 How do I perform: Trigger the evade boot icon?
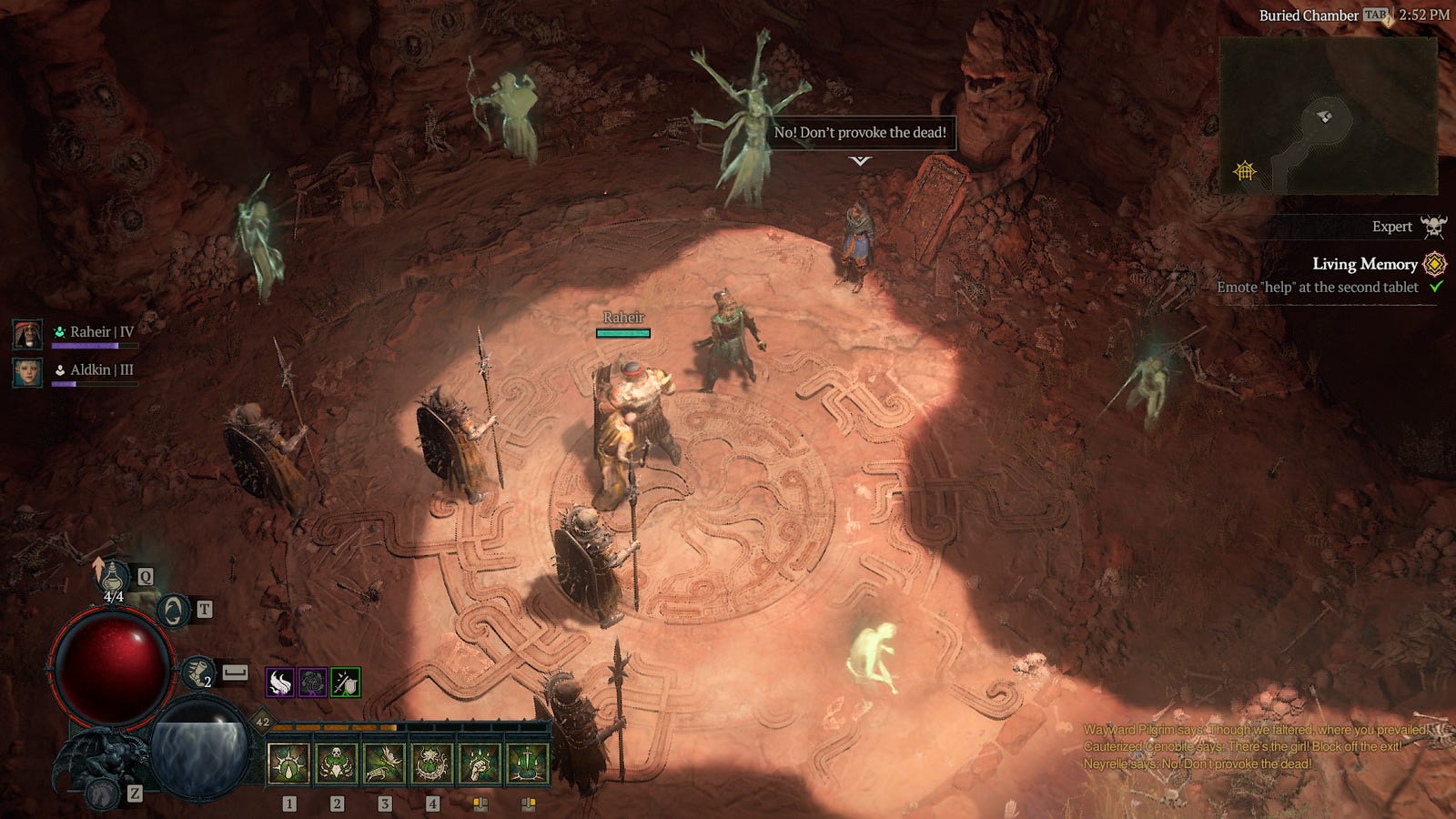click(197, 673)
